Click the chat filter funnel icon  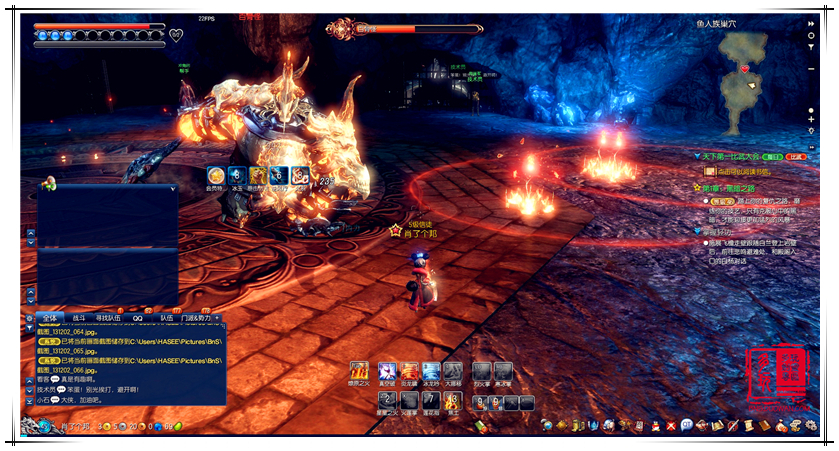click(30, 328)
